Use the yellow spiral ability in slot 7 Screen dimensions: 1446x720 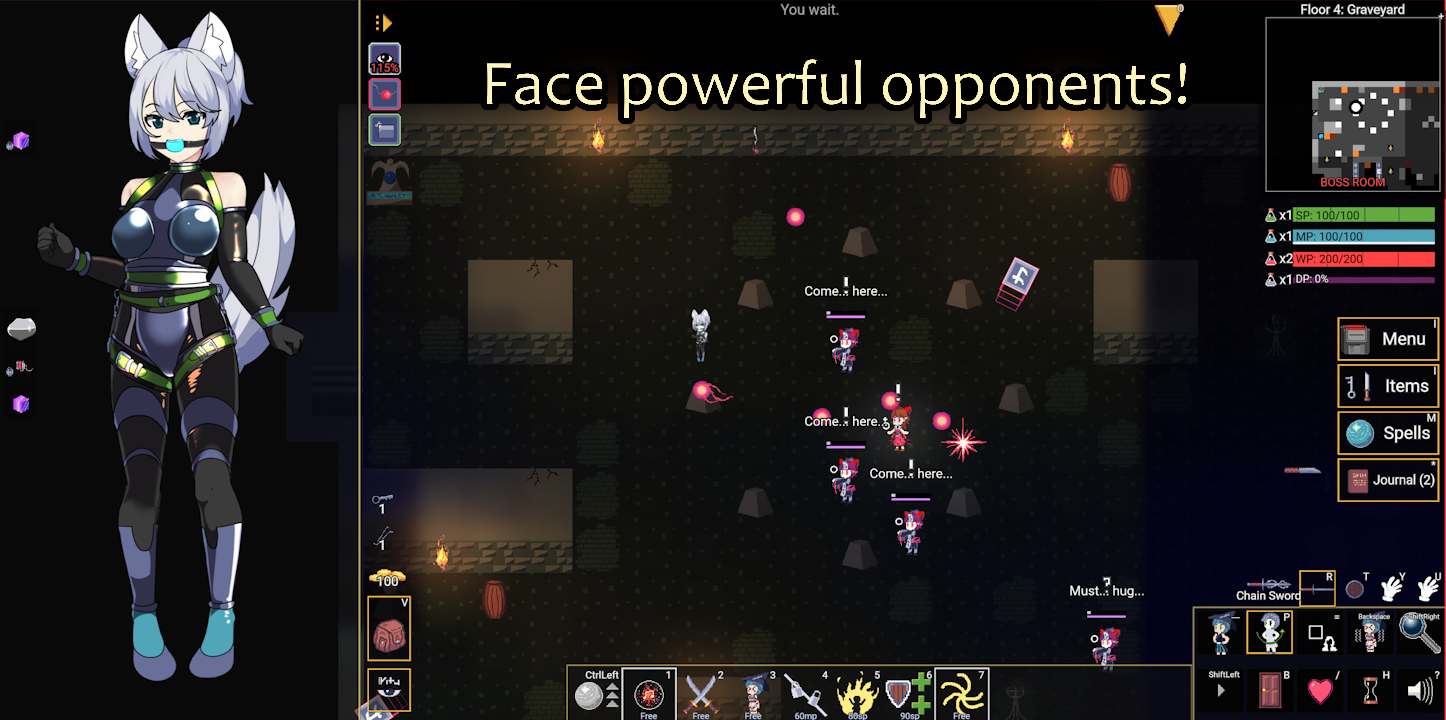961,693
